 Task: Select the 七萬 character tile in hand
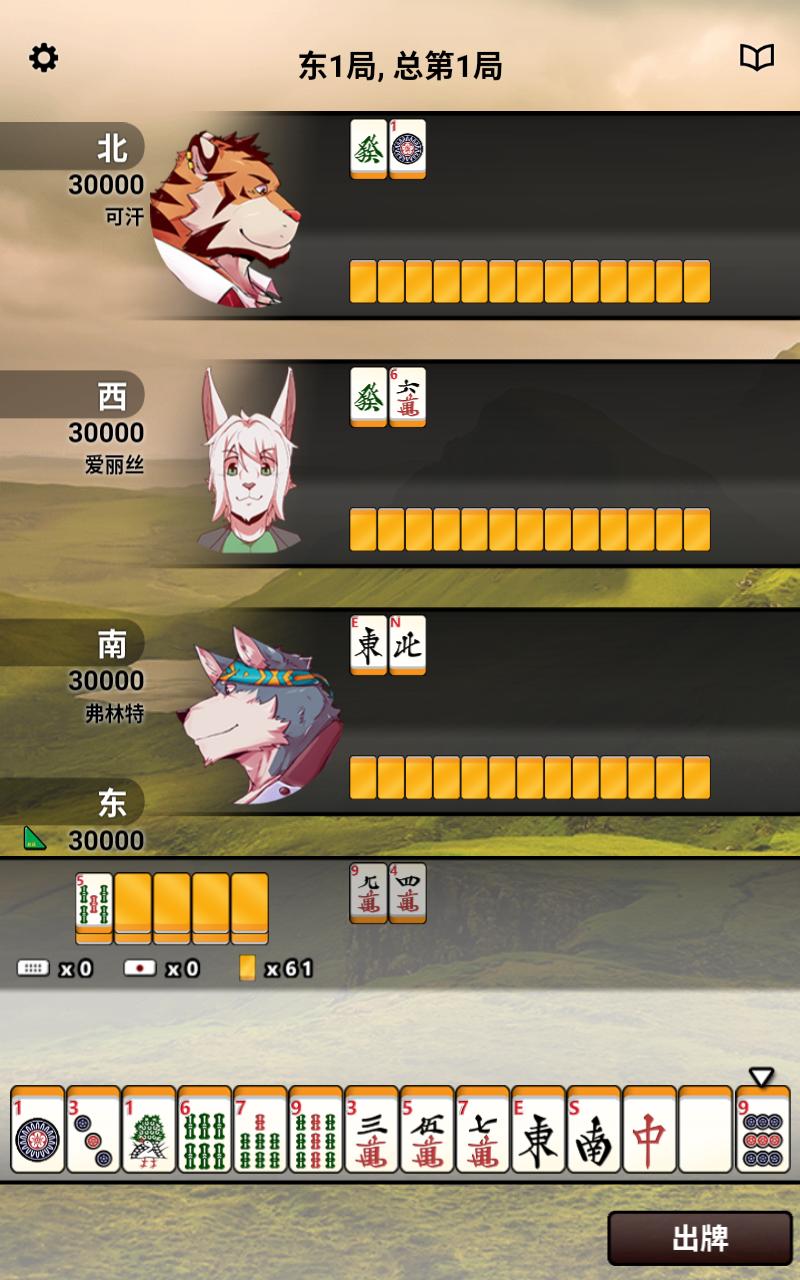(483, 1130)
